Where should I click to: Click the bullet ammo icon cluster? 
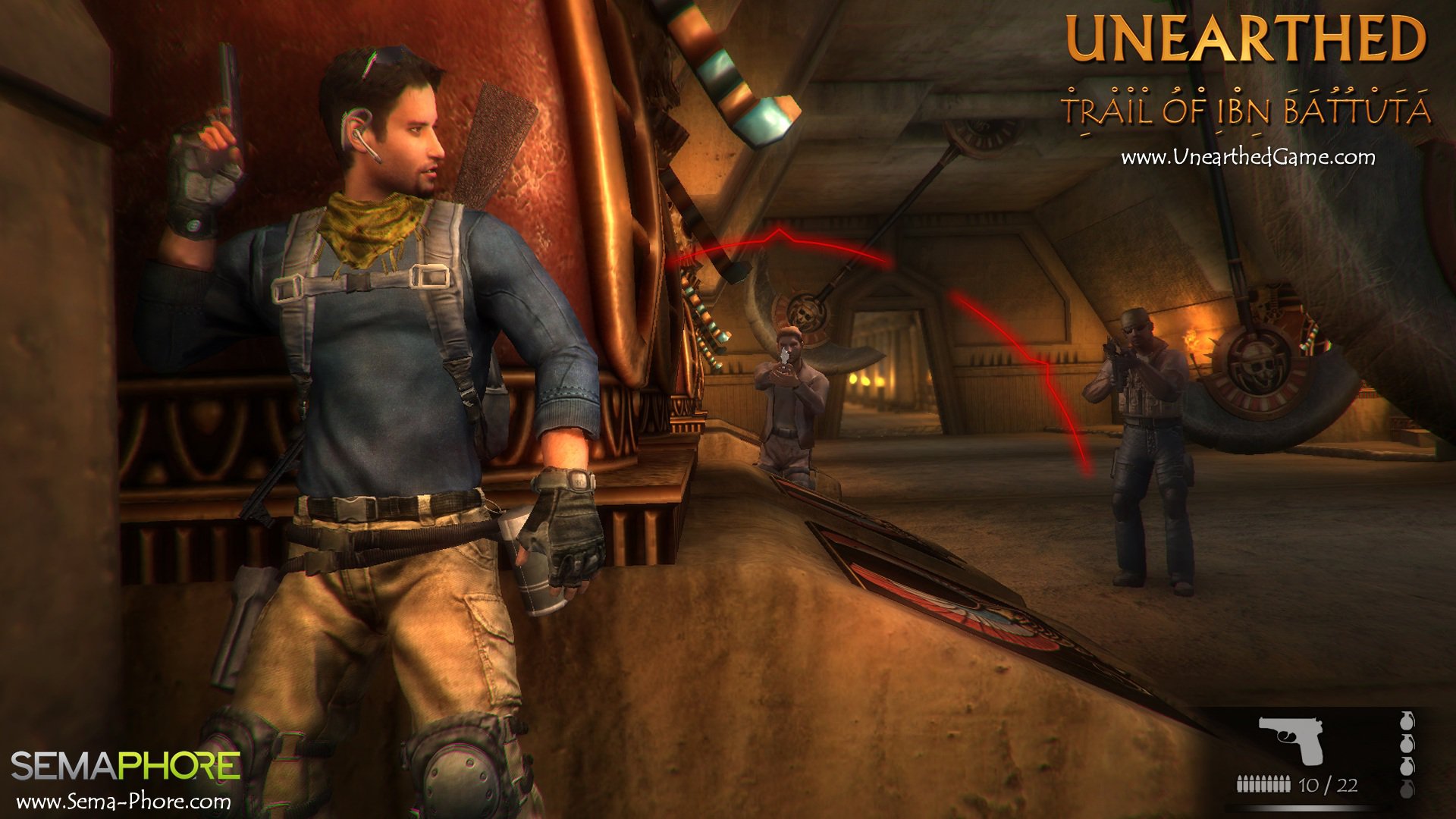[x=1263, y=783]
